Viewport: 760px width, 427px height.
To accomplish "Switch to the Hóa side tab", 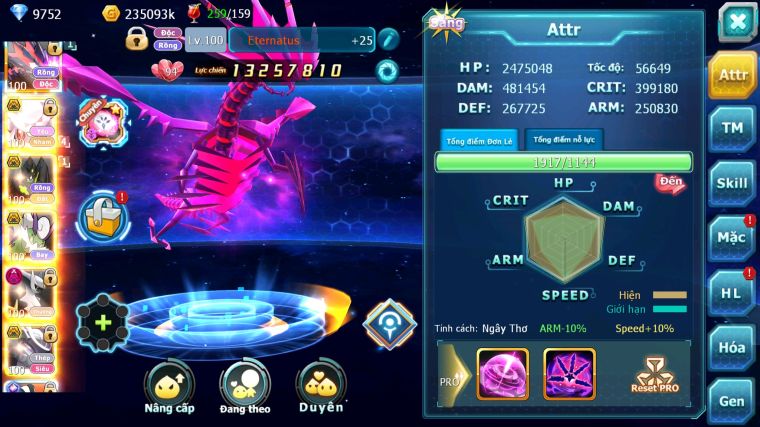I will click(733, 347).
